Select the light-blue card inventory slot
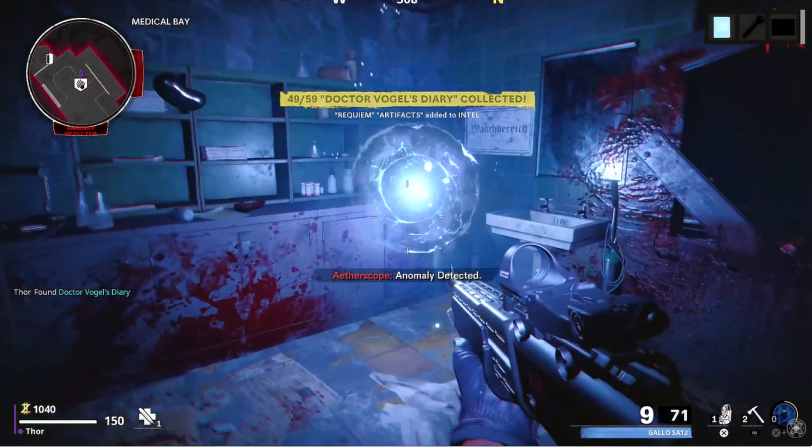This screenshot has width=812, height=447. [x=722, y=28]
